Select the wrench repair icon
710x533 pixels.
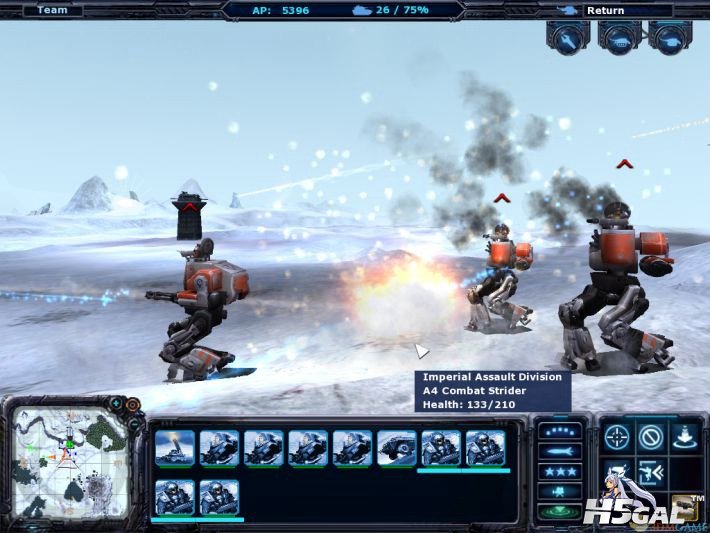point(567,37)
